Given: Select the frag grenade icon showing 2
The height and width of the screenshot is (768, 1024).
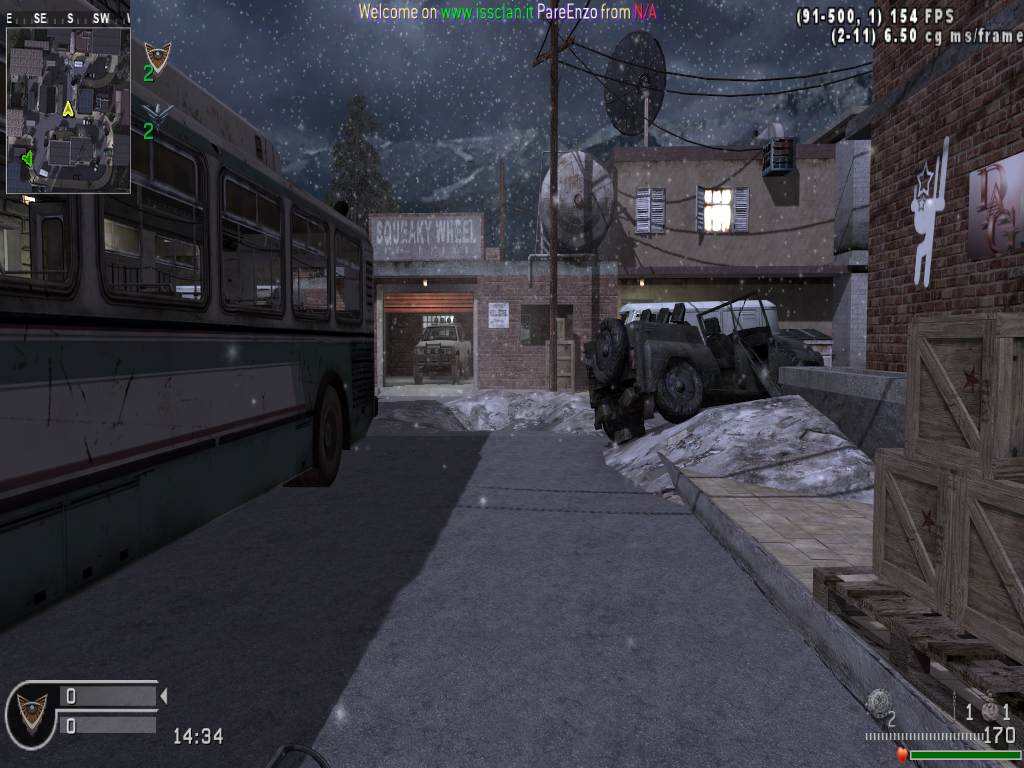Looking at the screenshot, I should (879, 701).
